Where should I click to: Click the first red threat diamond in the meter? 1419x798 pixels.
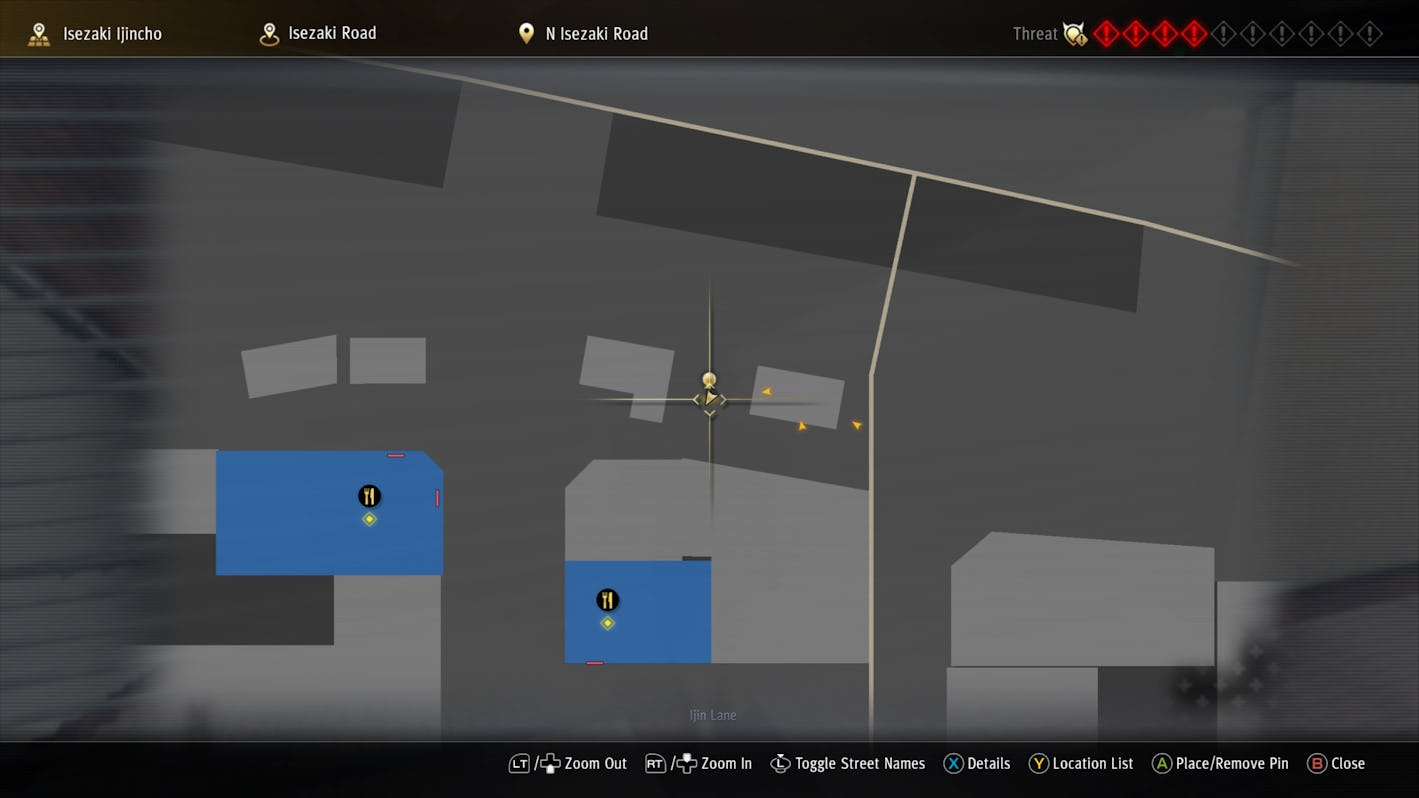1106,33
